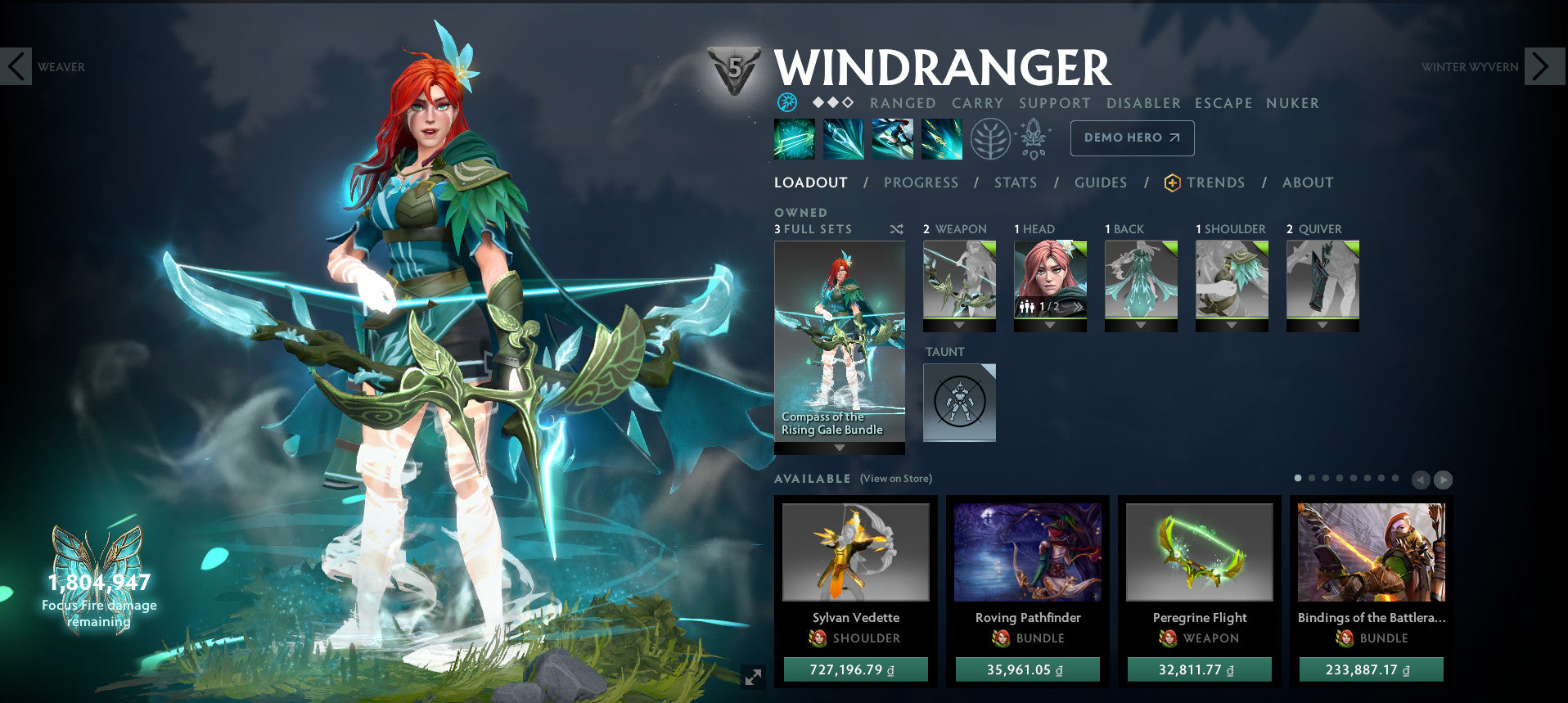Open View on Store link
This screenshot has width=1568, height=703.
pos(896,479)
